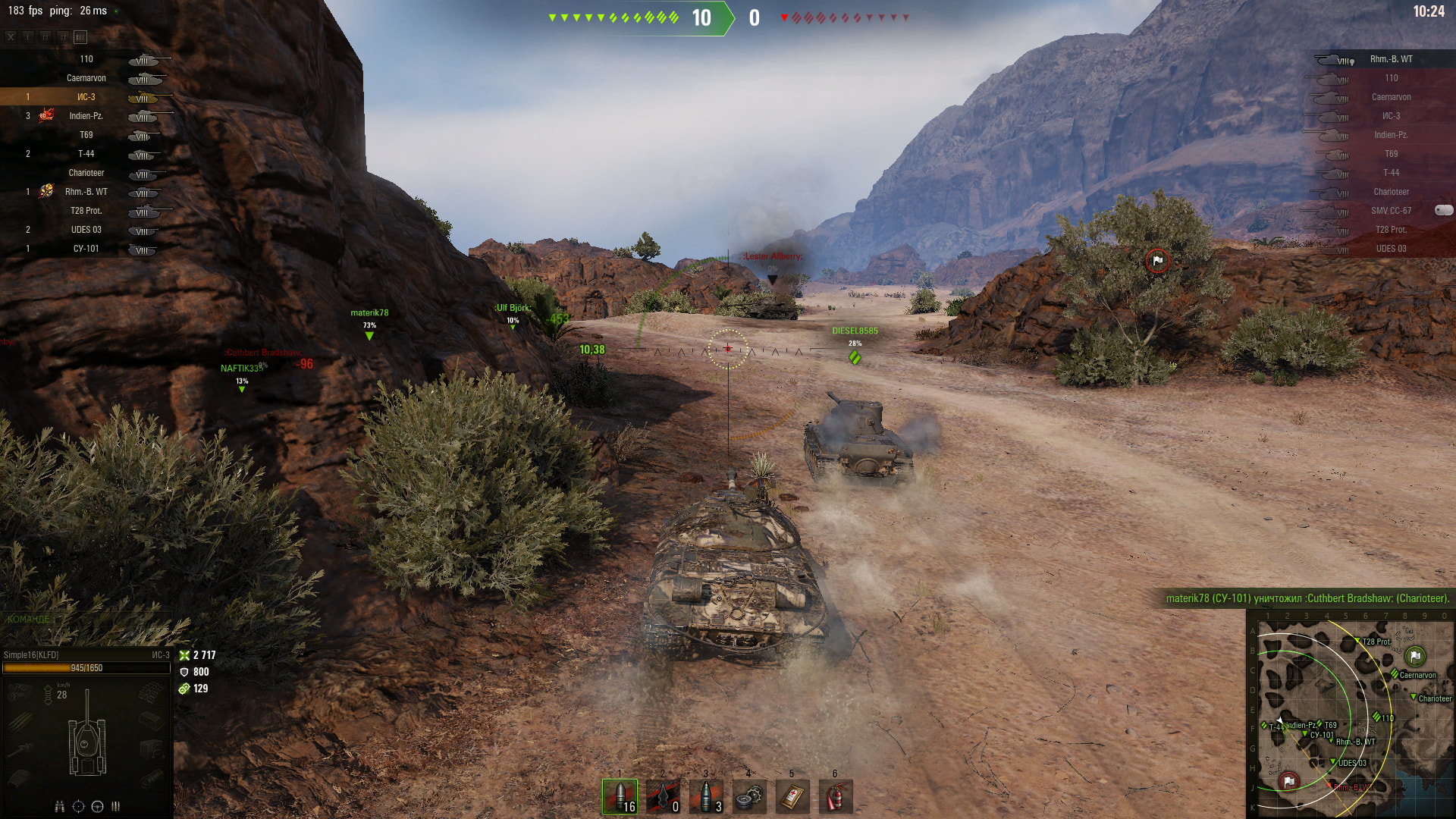Click the red enemy base flag on minimap
This screenshot has width=1456, height=819.
[x=1288, y=781]
